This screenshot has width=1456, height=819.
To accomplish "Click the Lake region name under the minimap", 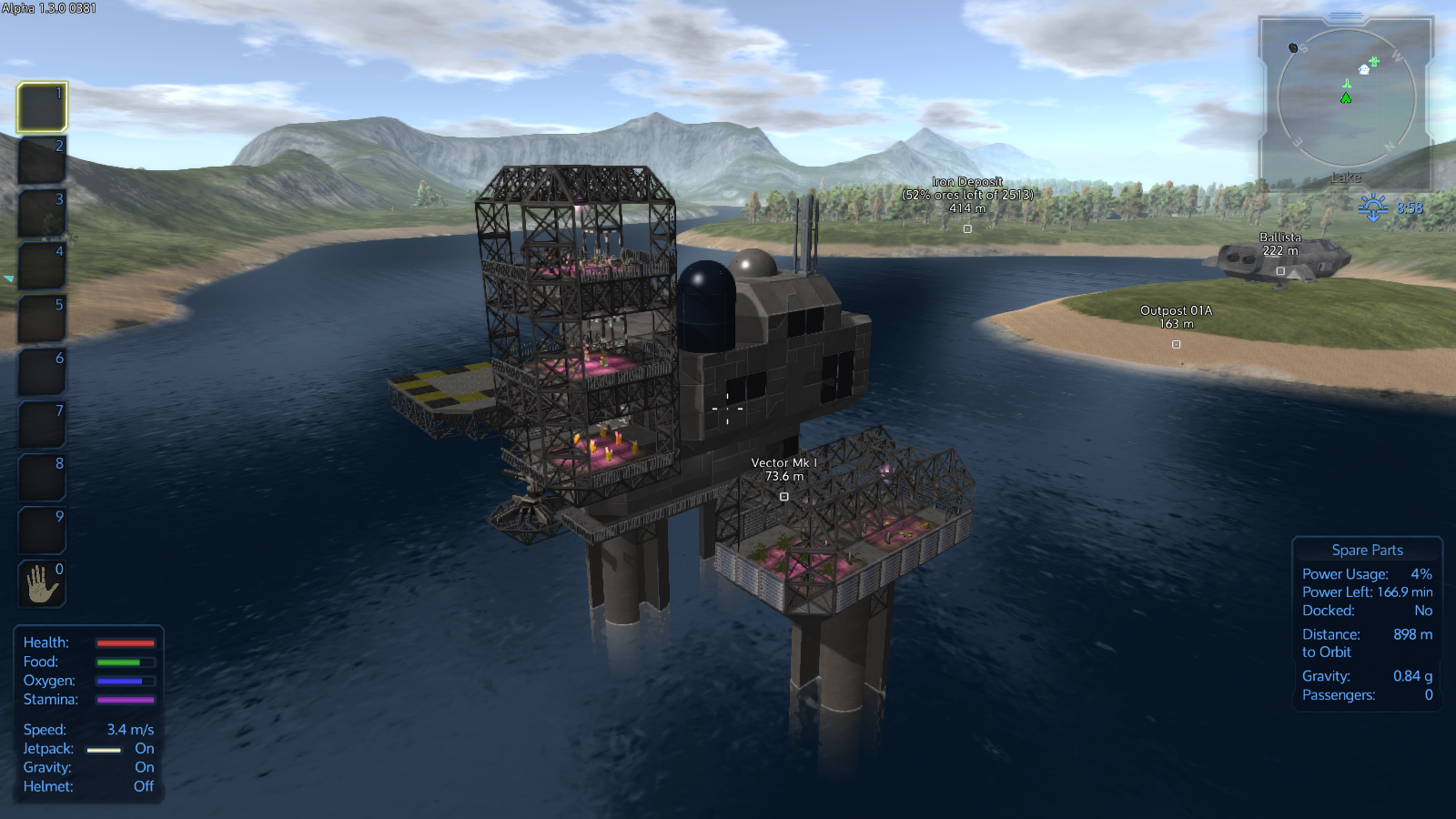I will (1346, 177).
